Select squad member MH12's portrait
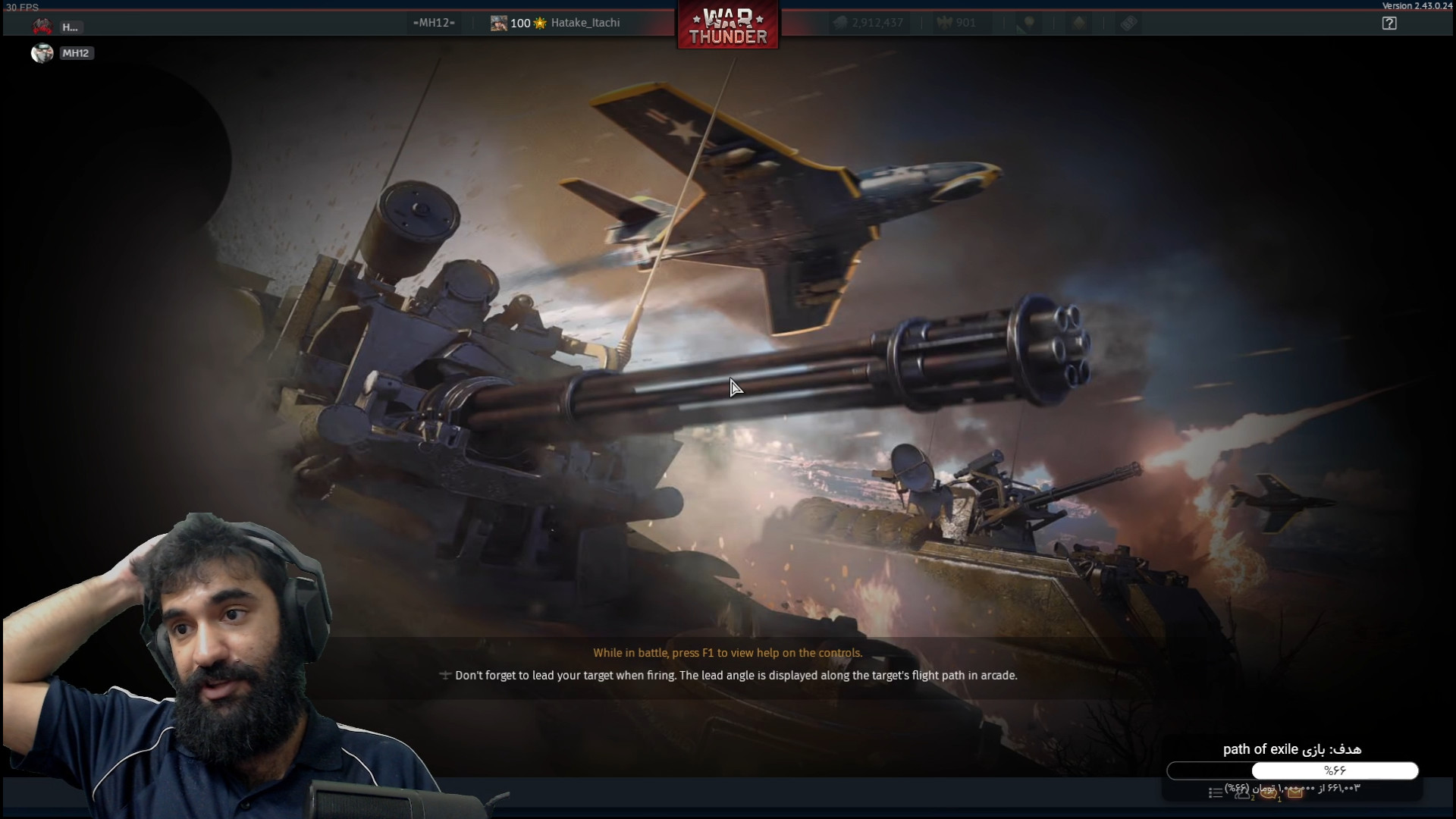The height and width of the screenshot is (819, 1456). coord(42,53)
